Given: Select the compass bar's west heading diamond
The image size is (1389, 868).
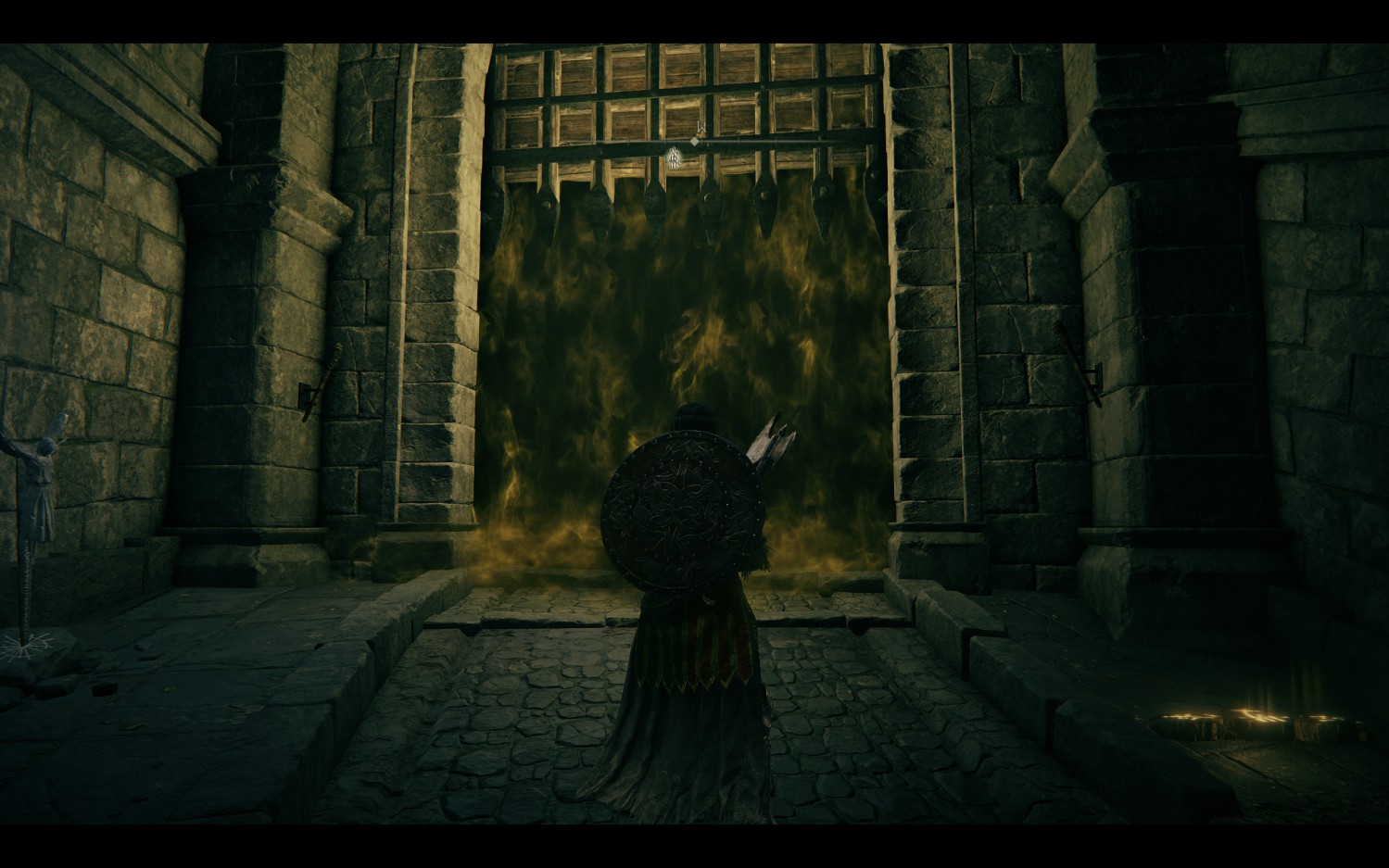Looking at the screenshot, I should pyautogui.click(x=693, y=144).
